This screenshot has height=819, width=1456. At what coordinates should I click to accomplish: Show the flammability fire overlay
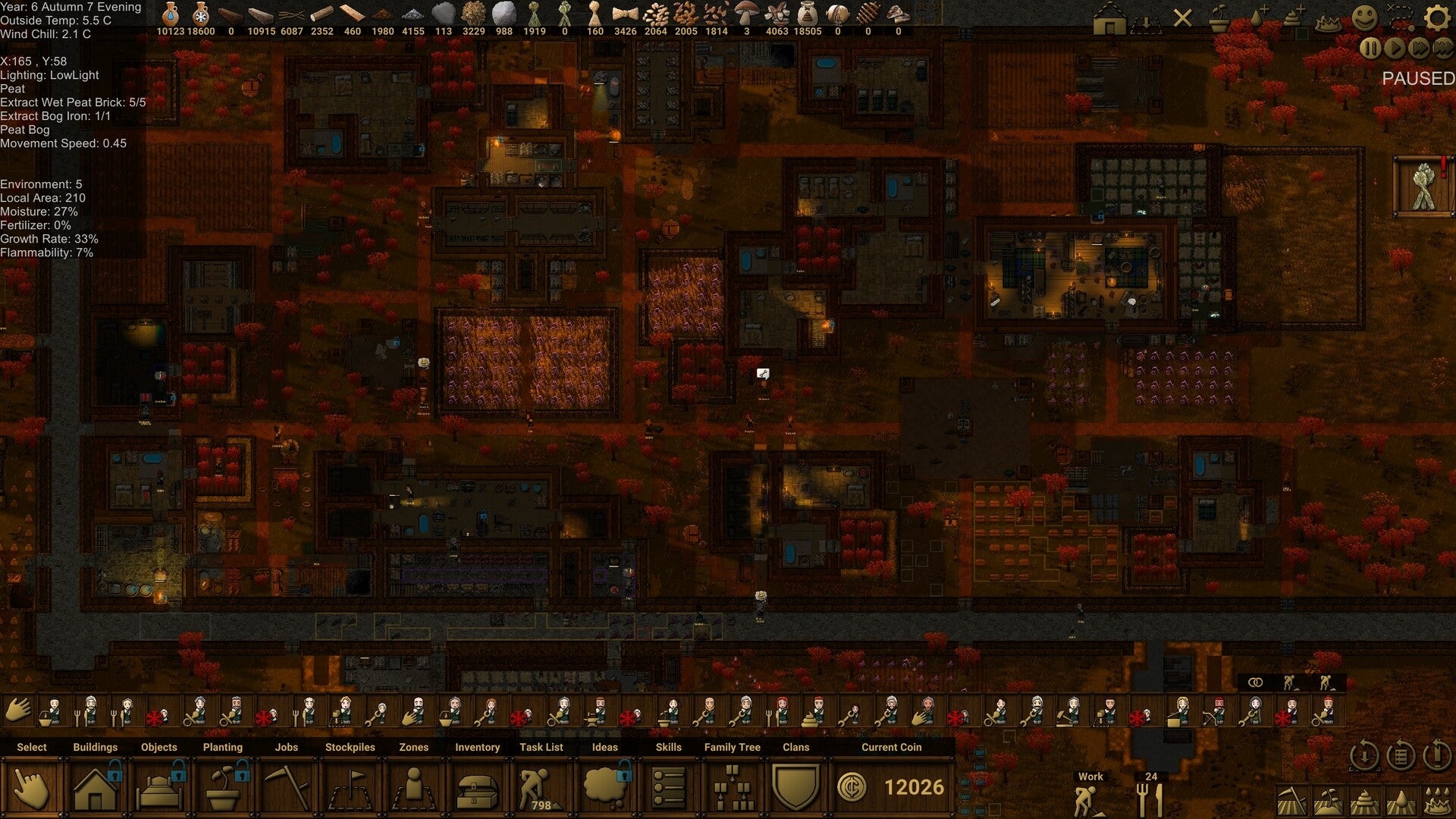click(x=1329, y=23)
